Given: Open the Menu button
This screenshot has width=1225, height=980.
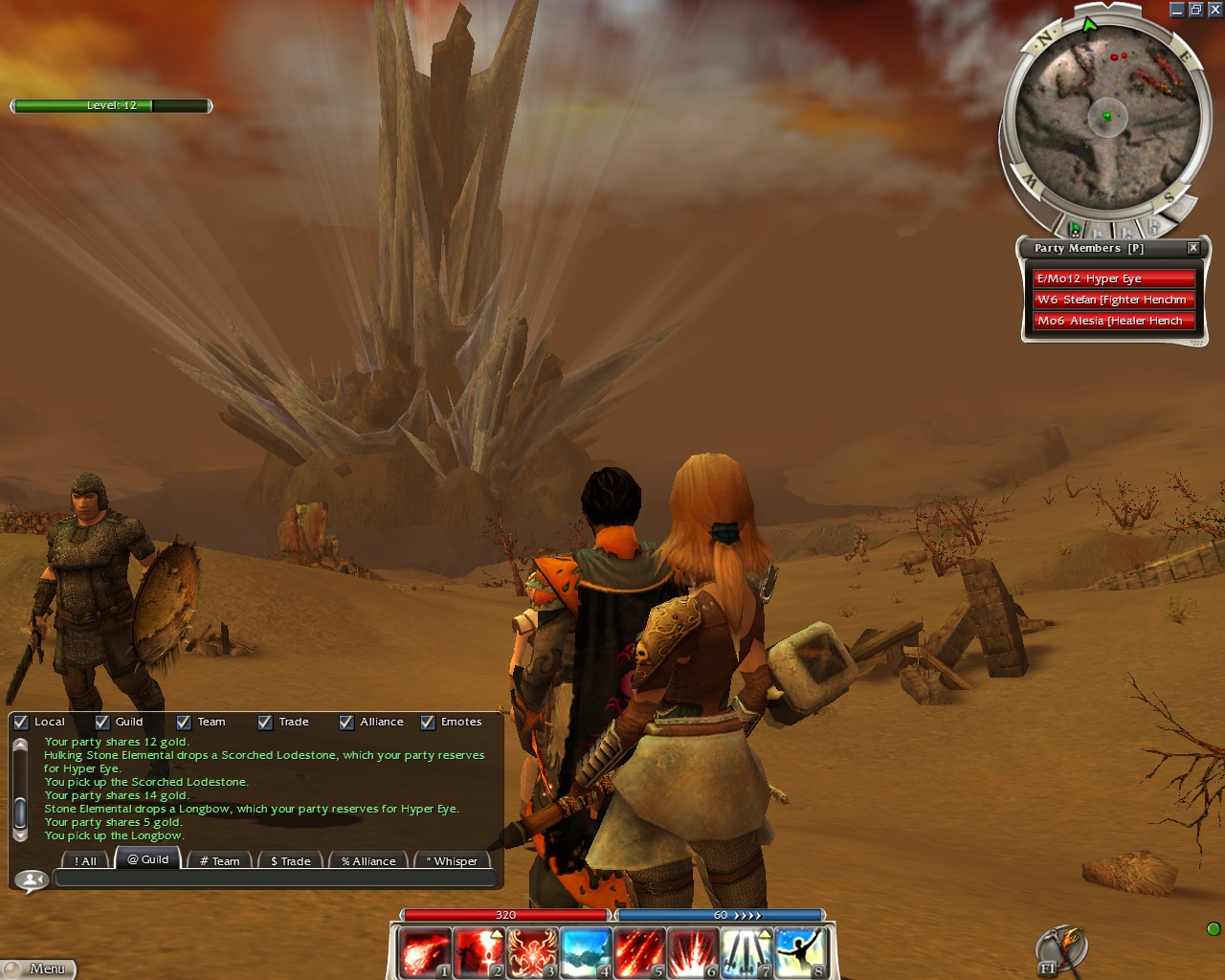Looking at the screenshot, I should click(38, 969).
